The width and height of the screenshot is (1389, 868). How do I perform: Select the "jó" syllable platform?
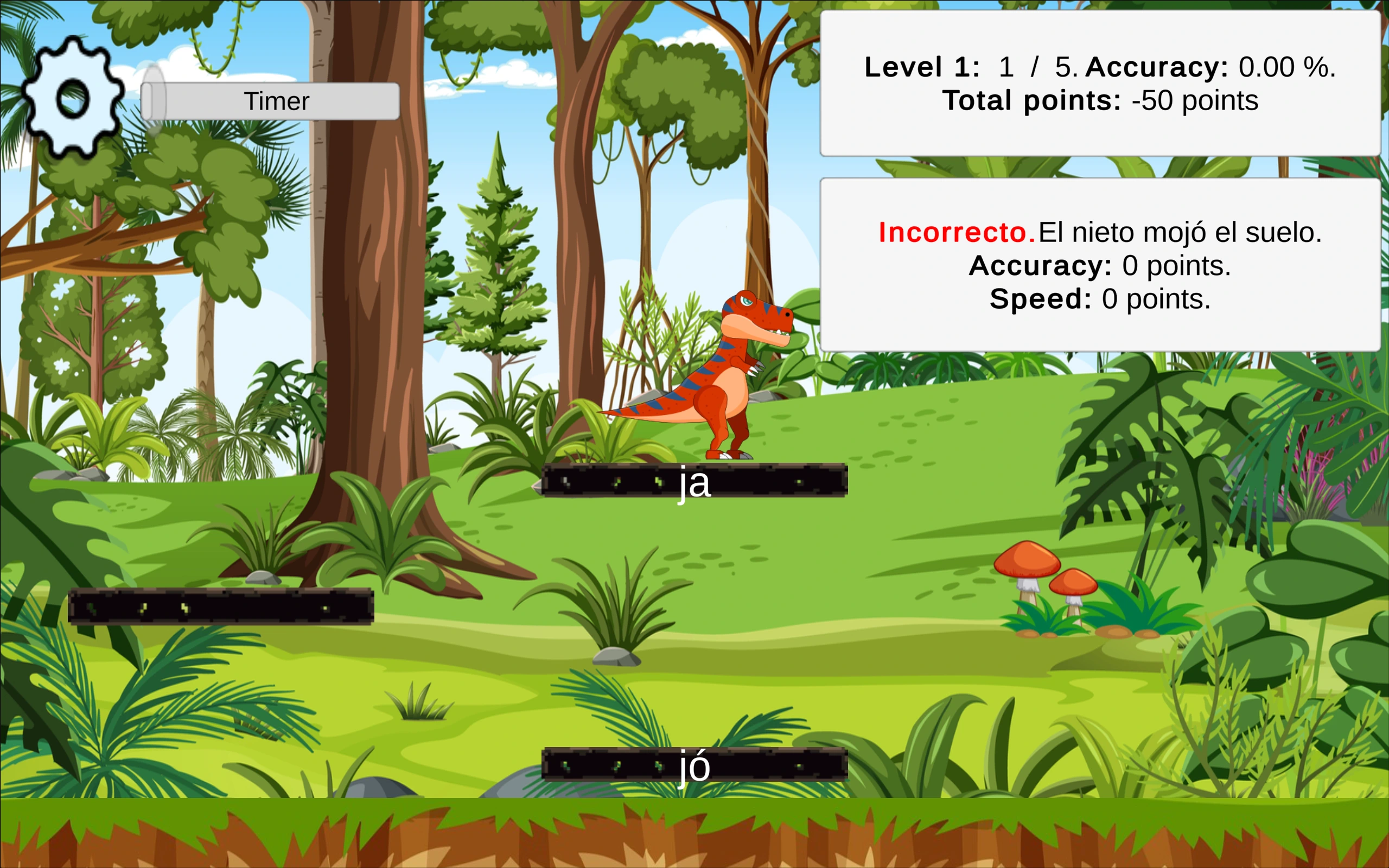[694, 765]
